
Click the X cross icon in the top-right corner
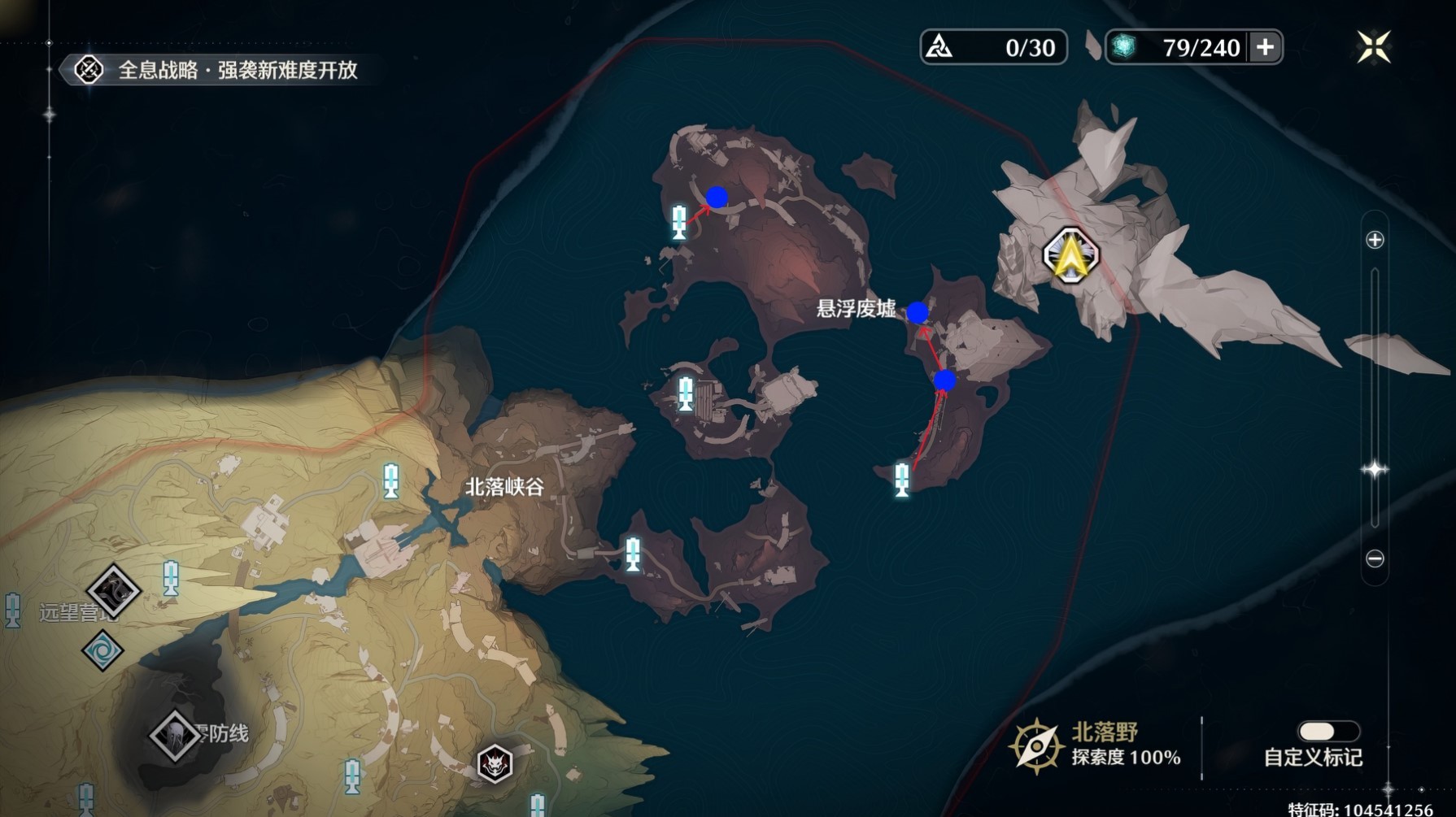(1373, 46)
